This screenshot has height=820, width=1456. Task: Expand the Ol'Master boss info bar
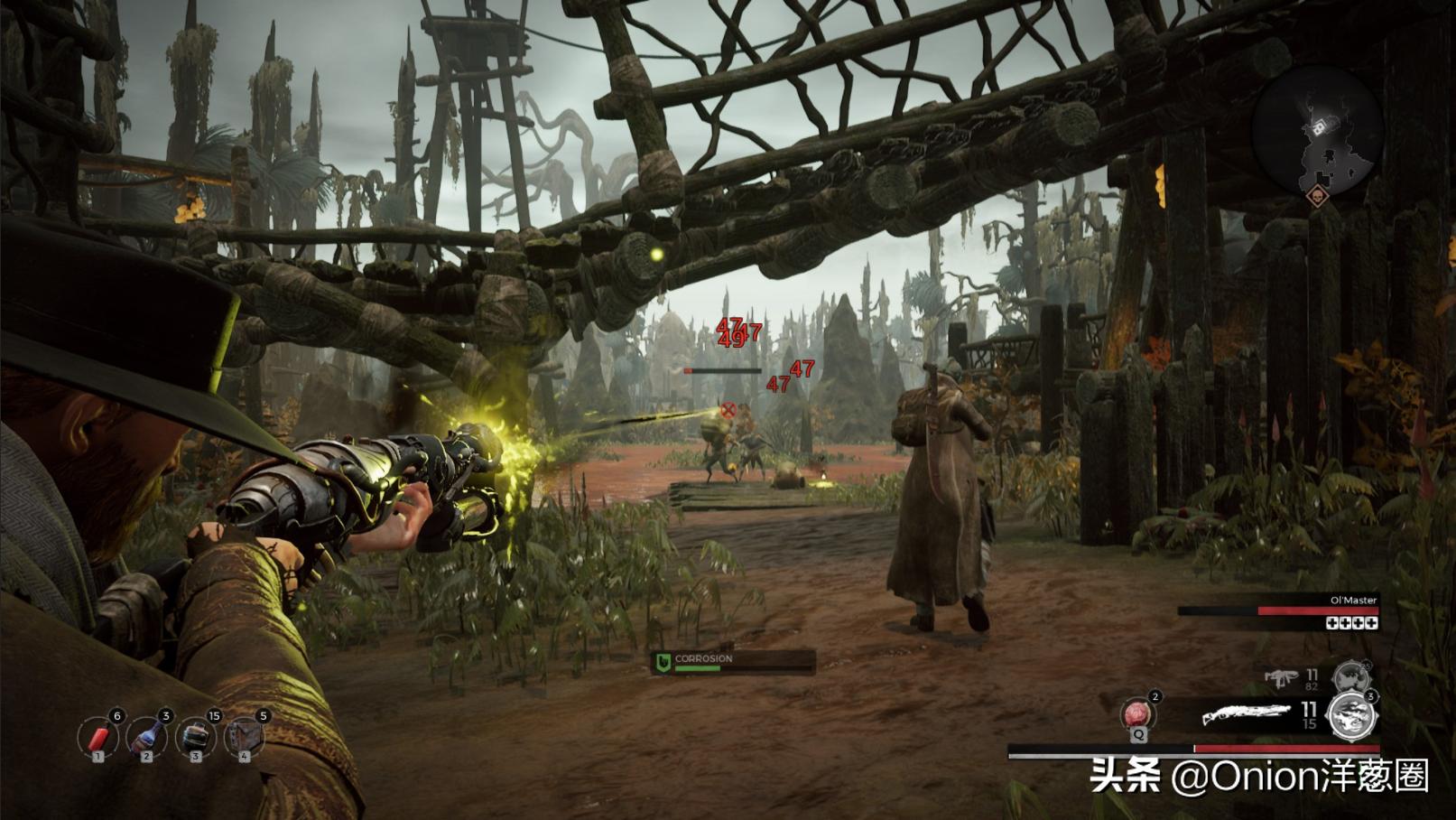point(1309,610)
